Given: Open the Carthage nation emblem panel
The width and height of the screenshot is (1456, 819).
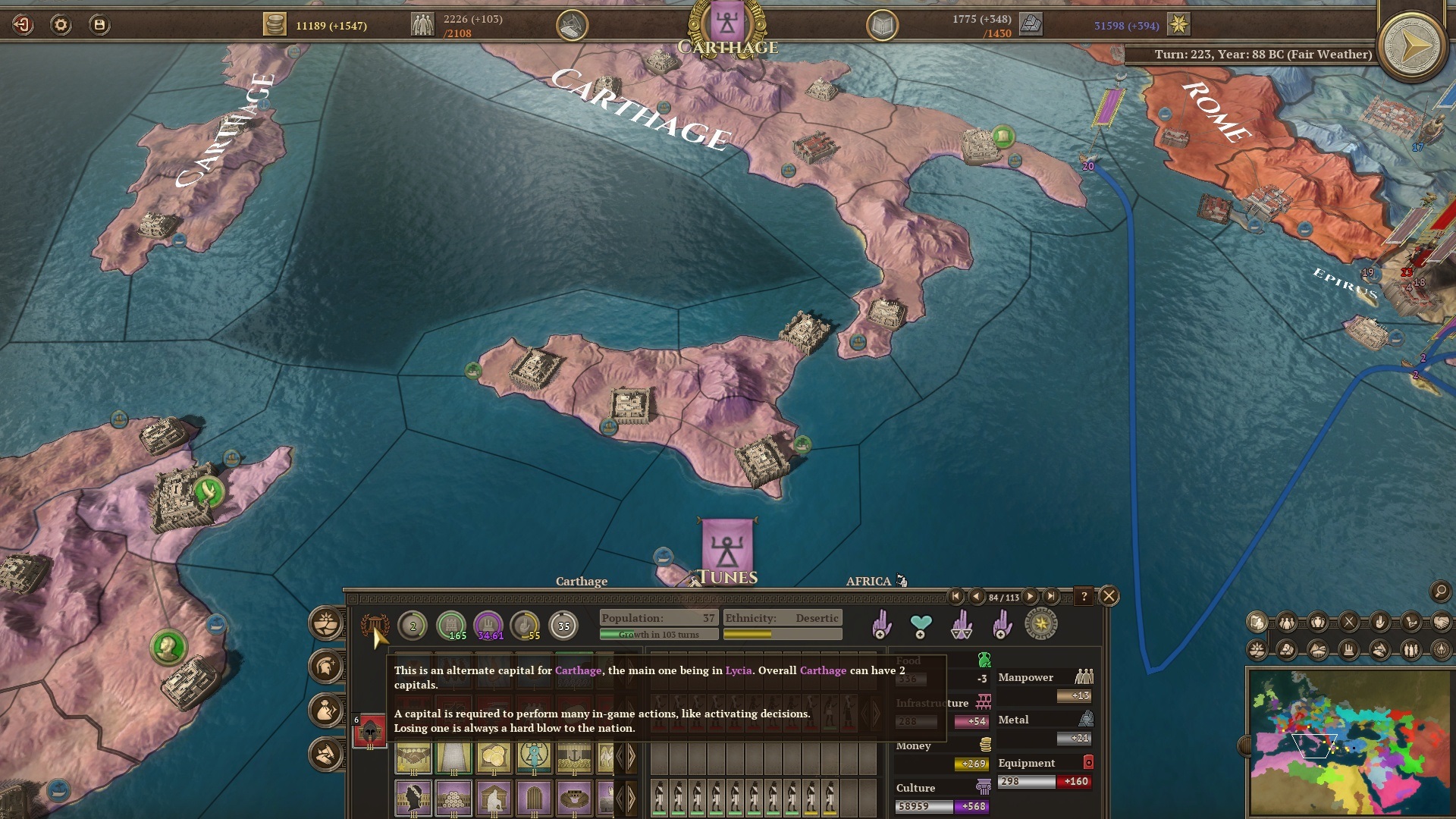Looking at the screenshot, I should coord(726,23).
